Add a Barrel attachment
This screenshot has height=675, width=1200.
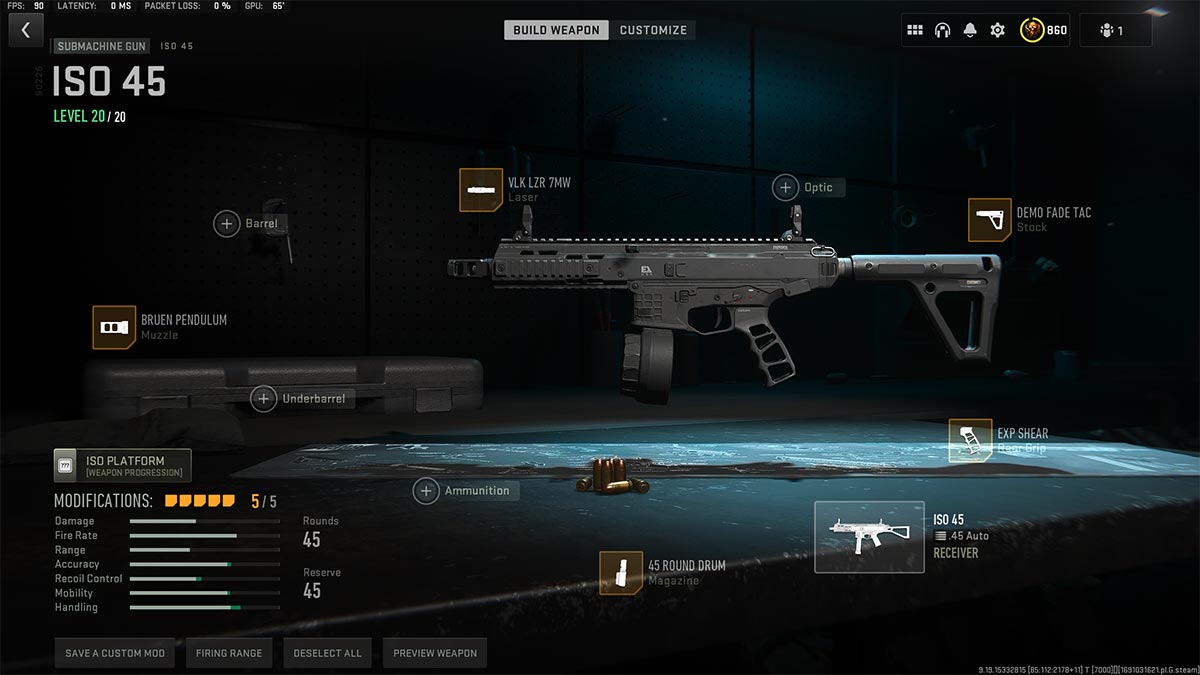tap(227, 223)
